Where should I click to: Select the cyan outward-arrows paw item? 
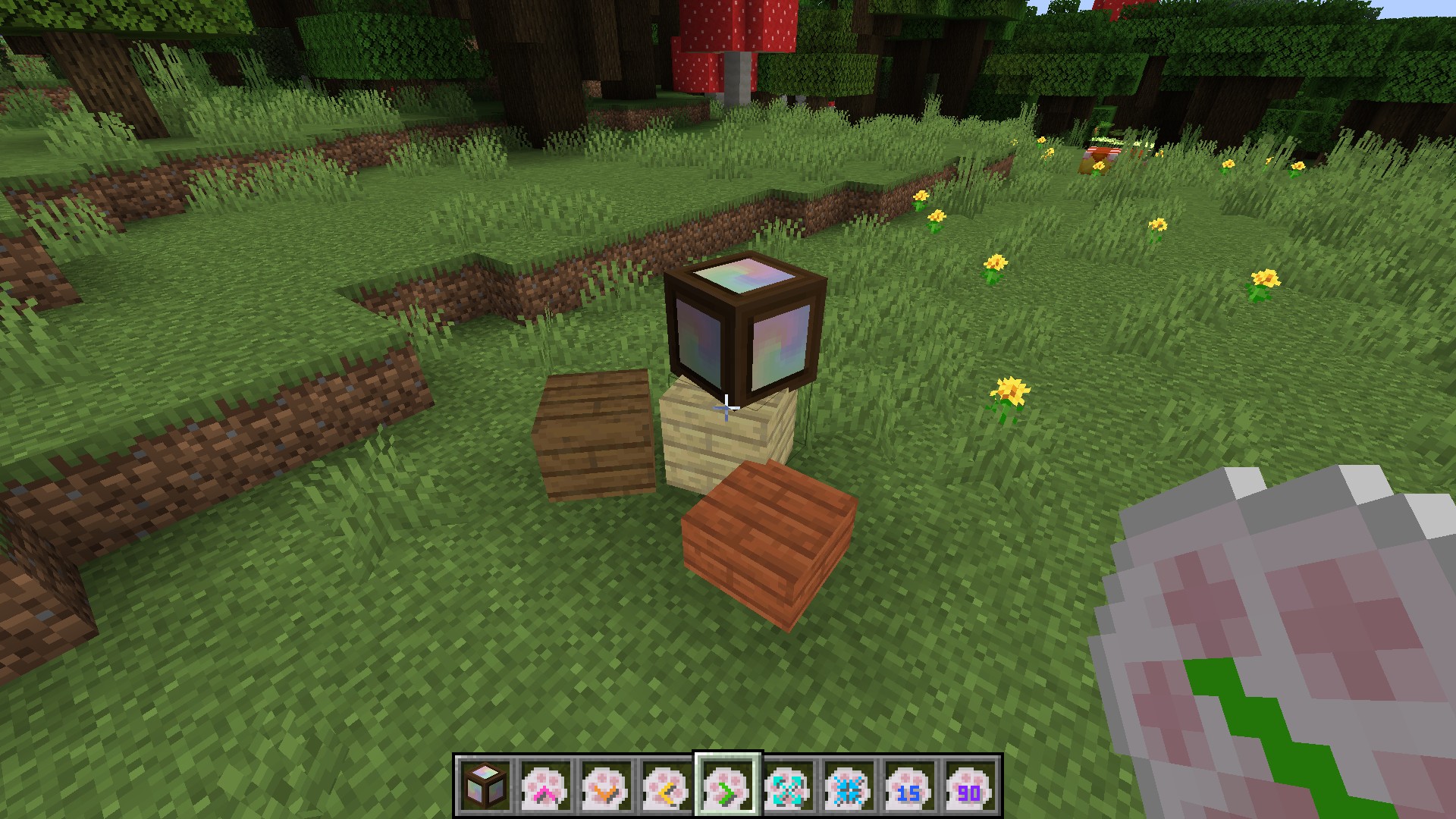[789, 785]
